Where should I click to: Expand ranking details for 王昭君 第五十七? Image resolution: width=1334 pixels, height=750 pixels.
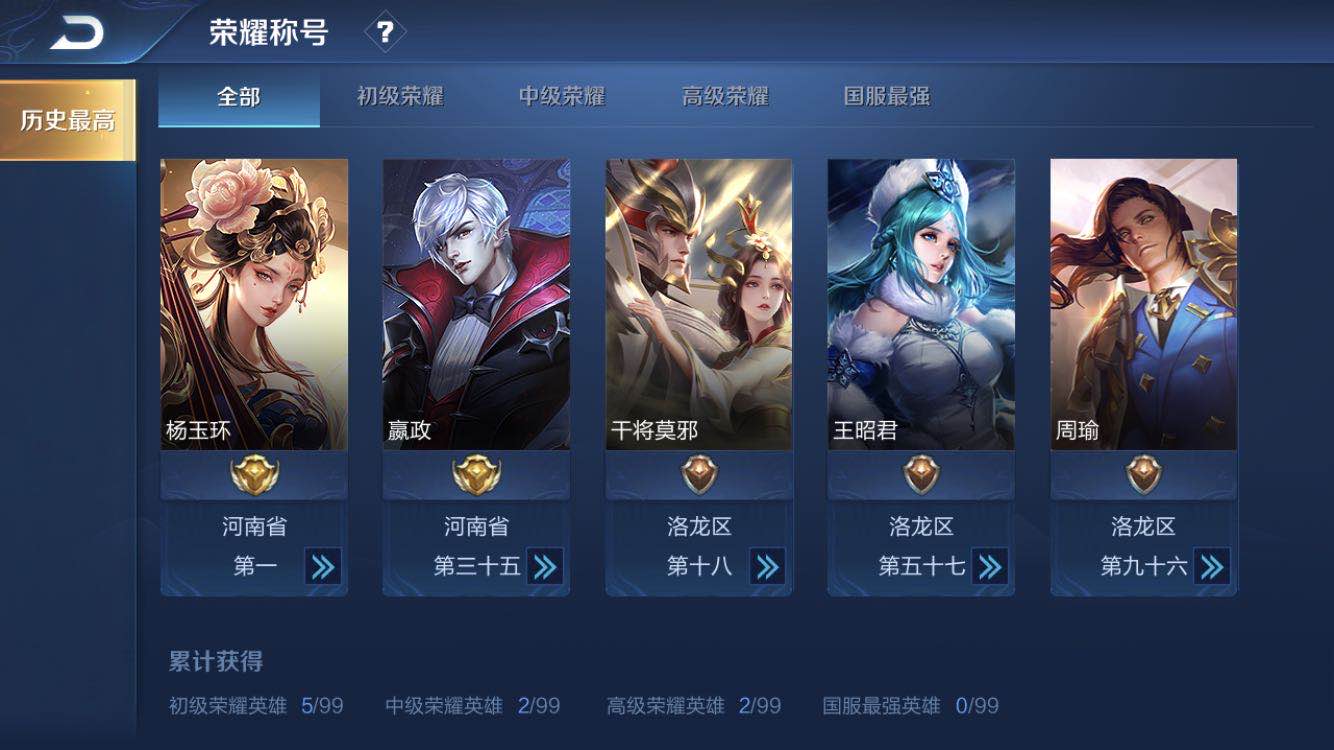[x=989, y=565]
